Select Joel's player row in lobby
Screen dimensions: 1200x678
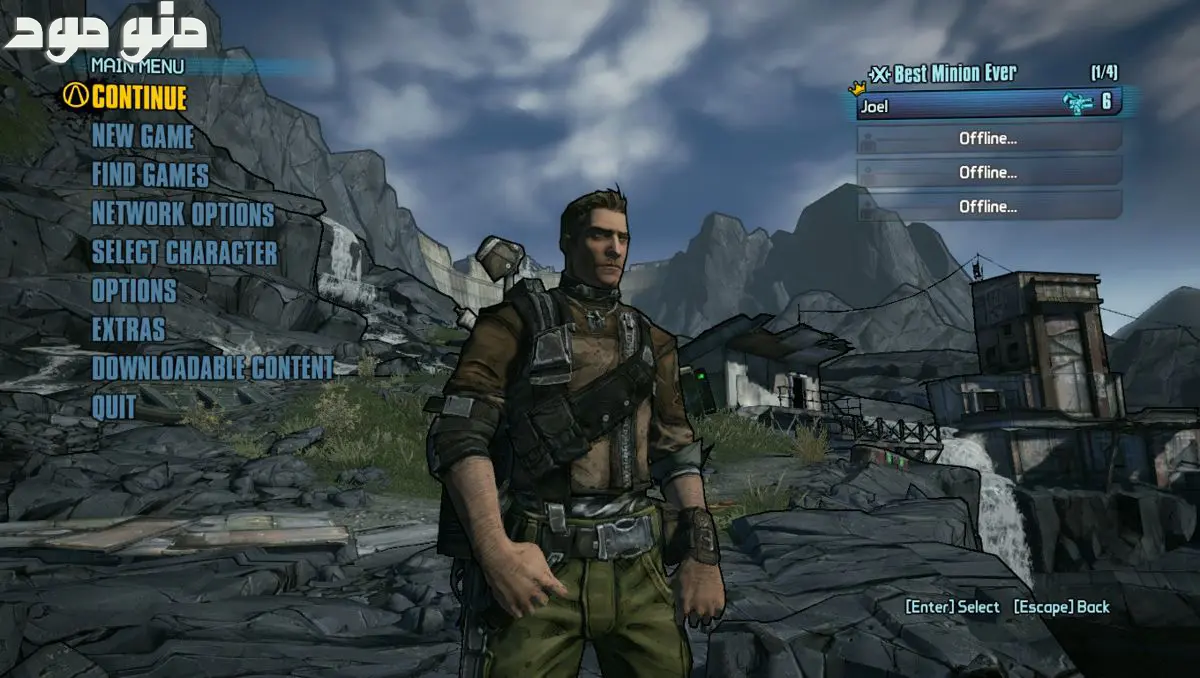pyautogui.click(x=988, y=103)
